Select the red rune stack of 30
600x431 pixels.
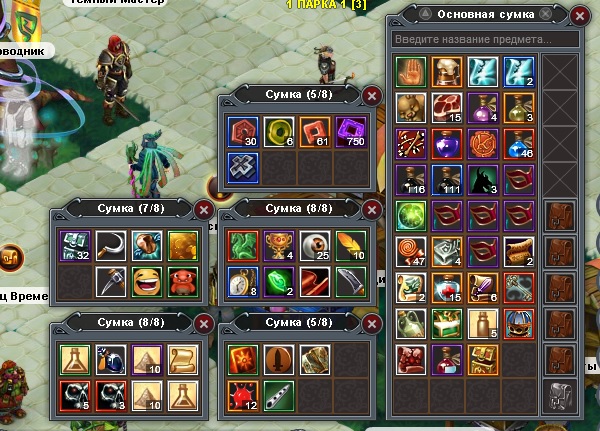tap(243, 130)
